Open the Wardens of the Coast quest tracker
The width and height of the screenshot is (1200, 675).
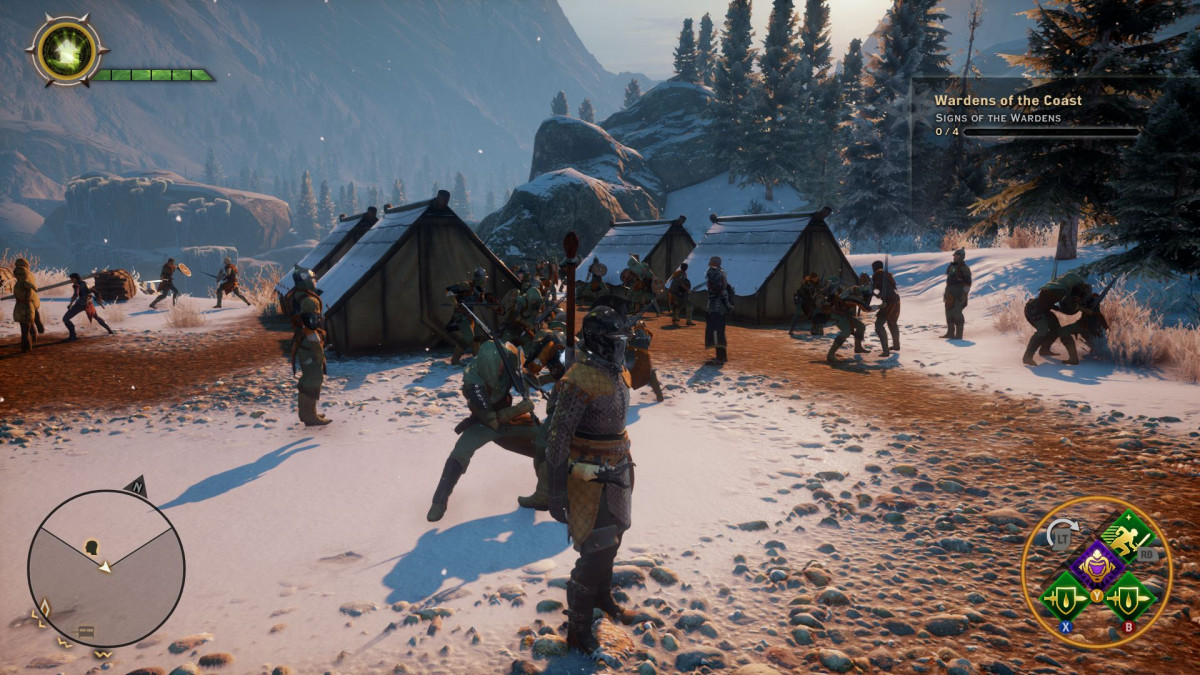click(x=1008, y=100)
